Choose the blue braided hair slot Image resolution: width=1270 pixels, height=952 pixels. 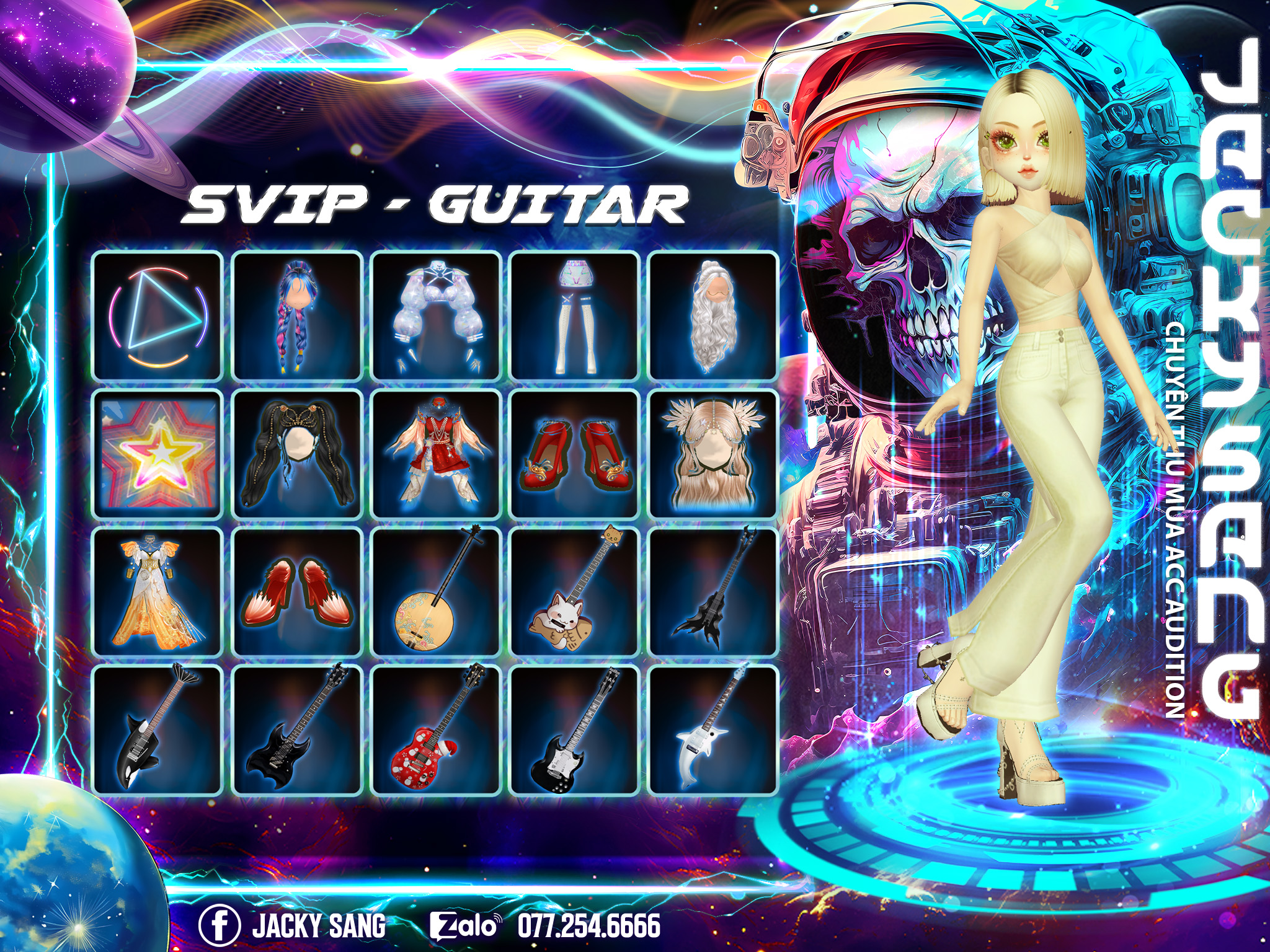pos(297,315)
